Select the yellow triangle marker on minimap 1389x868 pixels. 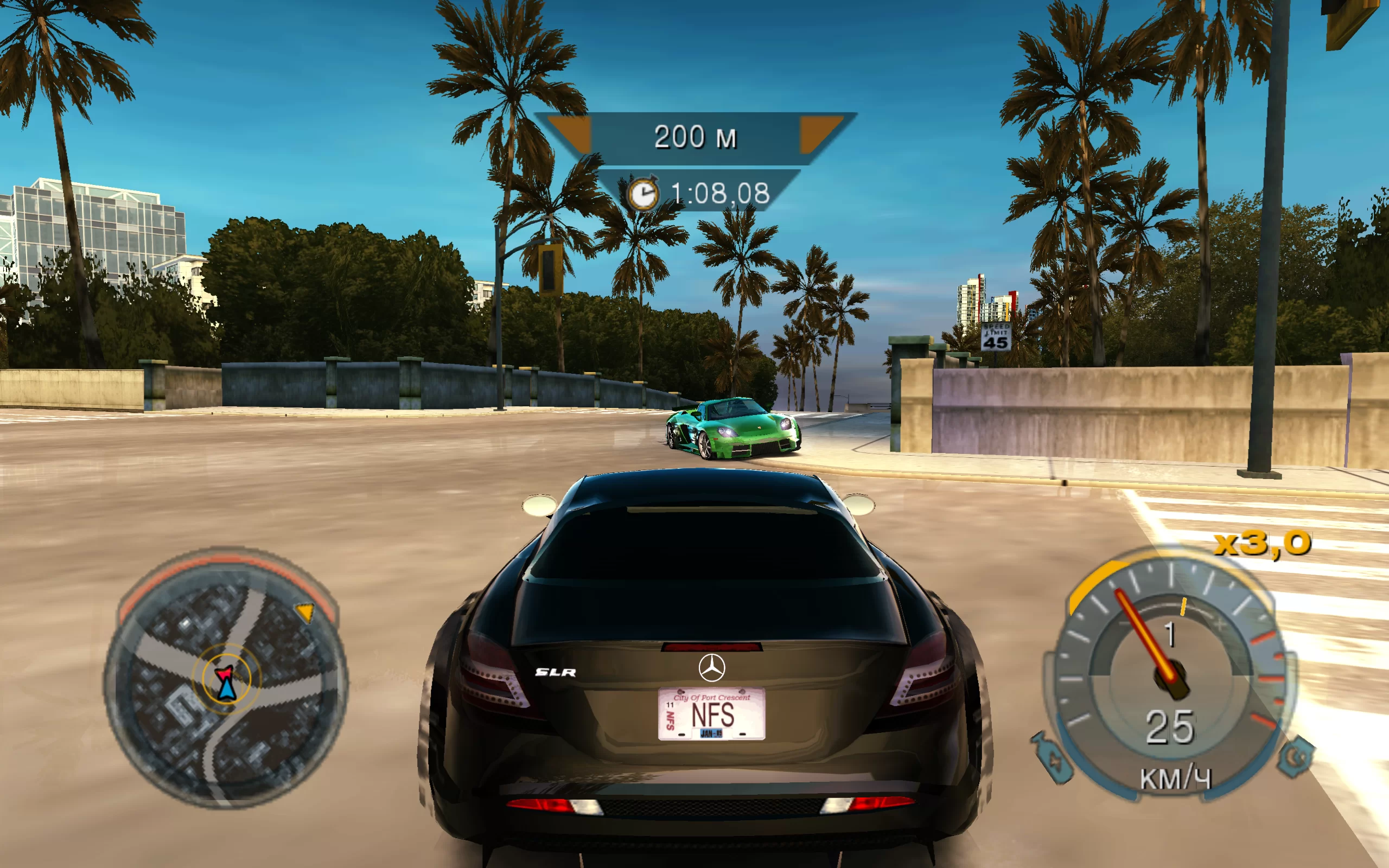pyautogui.click(x=305, y=611)
